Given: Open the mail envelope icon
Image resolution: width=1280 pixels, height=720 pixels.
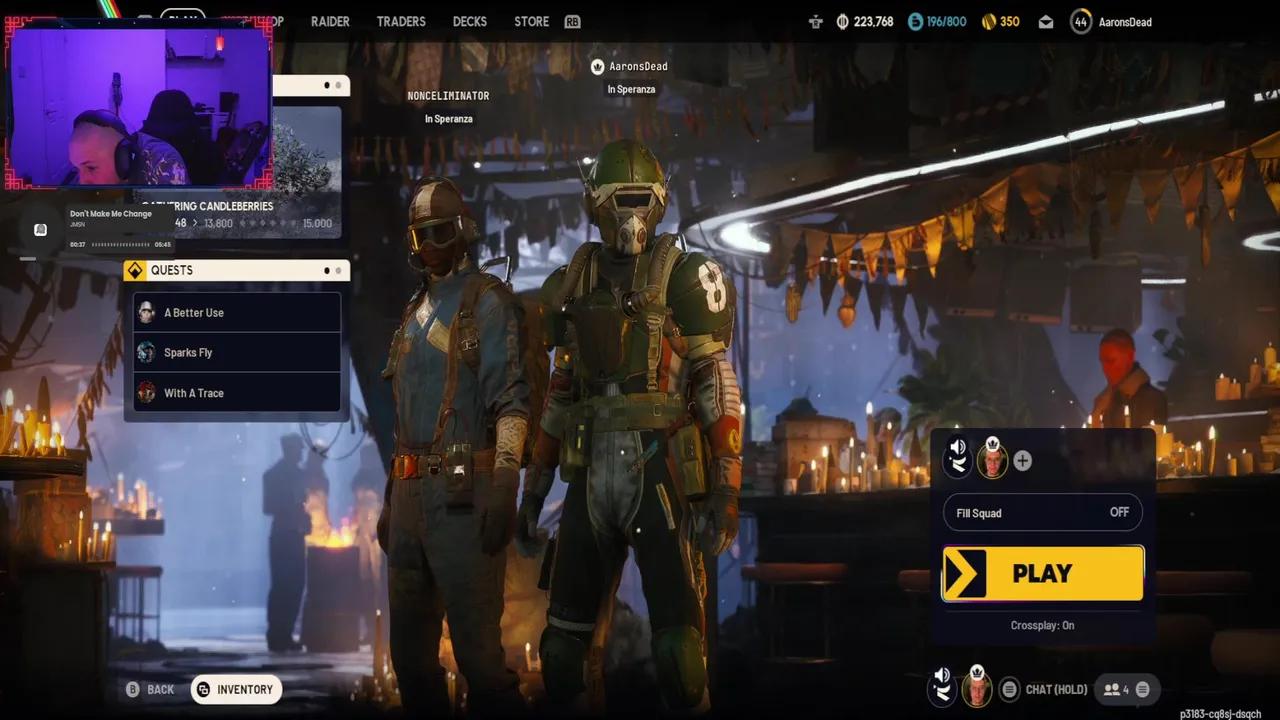Looking at the screenshot, I should [1045, 21].
